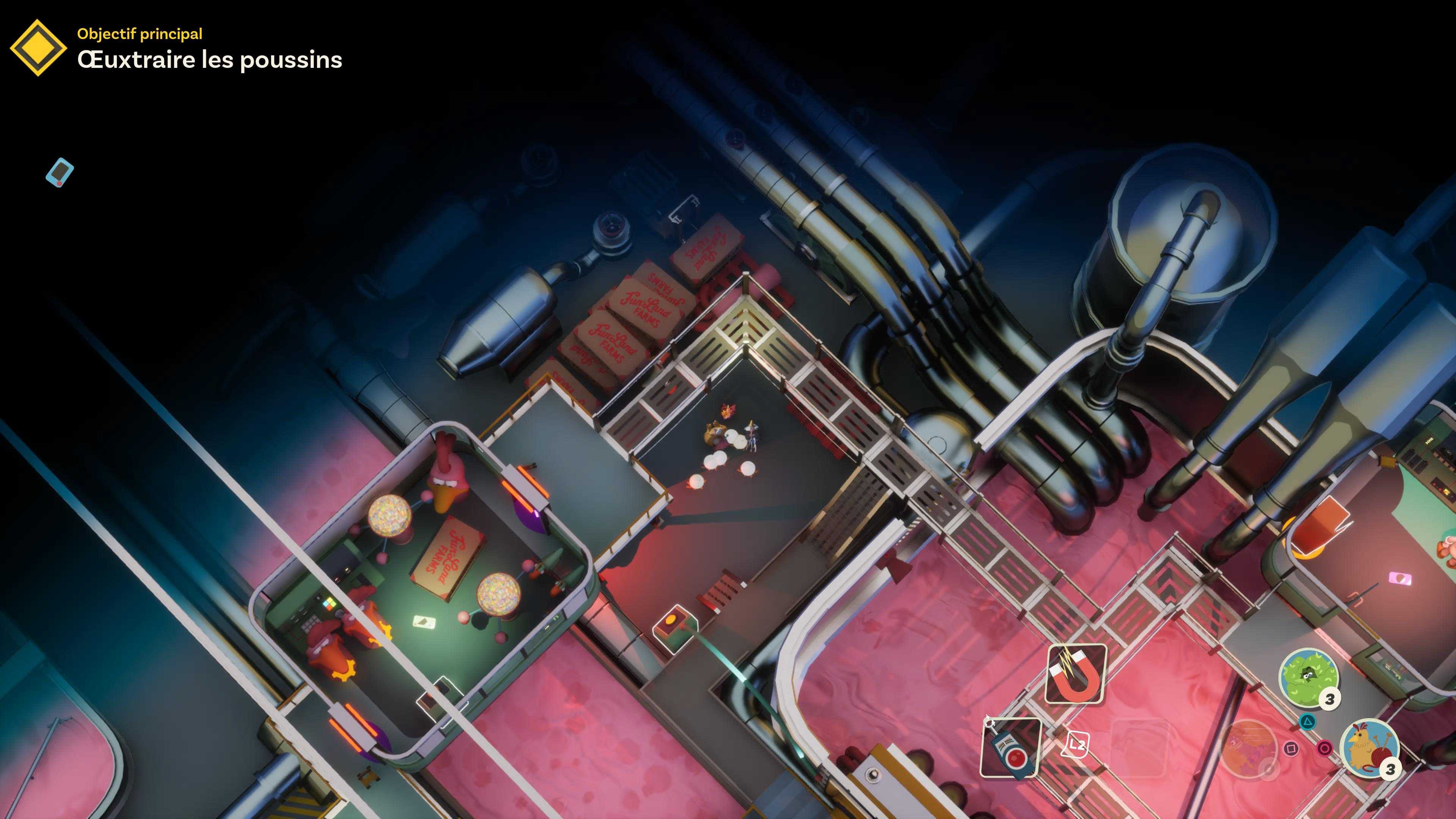The image size is (1456, 819).
Task: Click the blue phone marker icon
Action: pos(60,172)
